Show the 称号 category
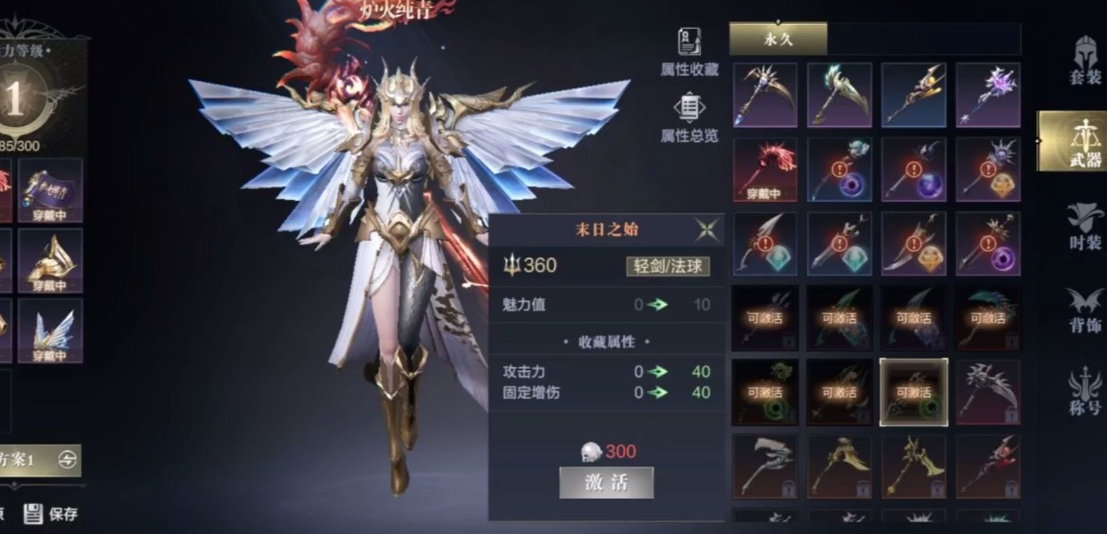Screen dimensions: 1107x534 (x=1084, y=393)
